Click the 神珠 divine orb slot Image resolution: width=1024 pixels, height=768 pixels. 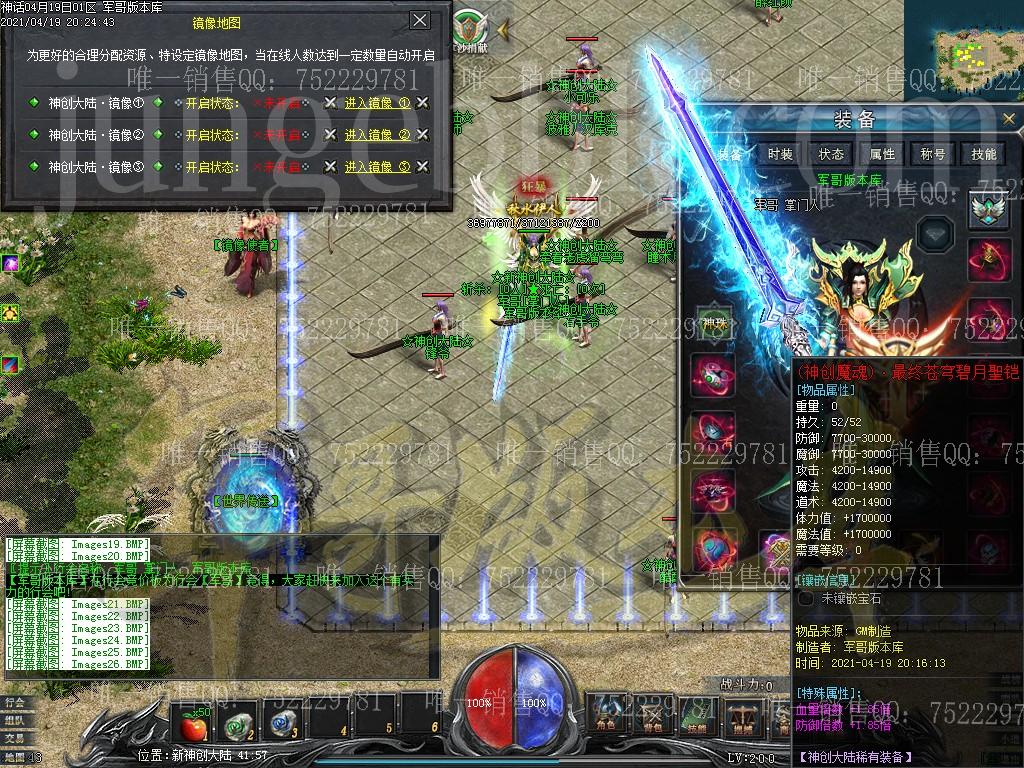point(715,322)
